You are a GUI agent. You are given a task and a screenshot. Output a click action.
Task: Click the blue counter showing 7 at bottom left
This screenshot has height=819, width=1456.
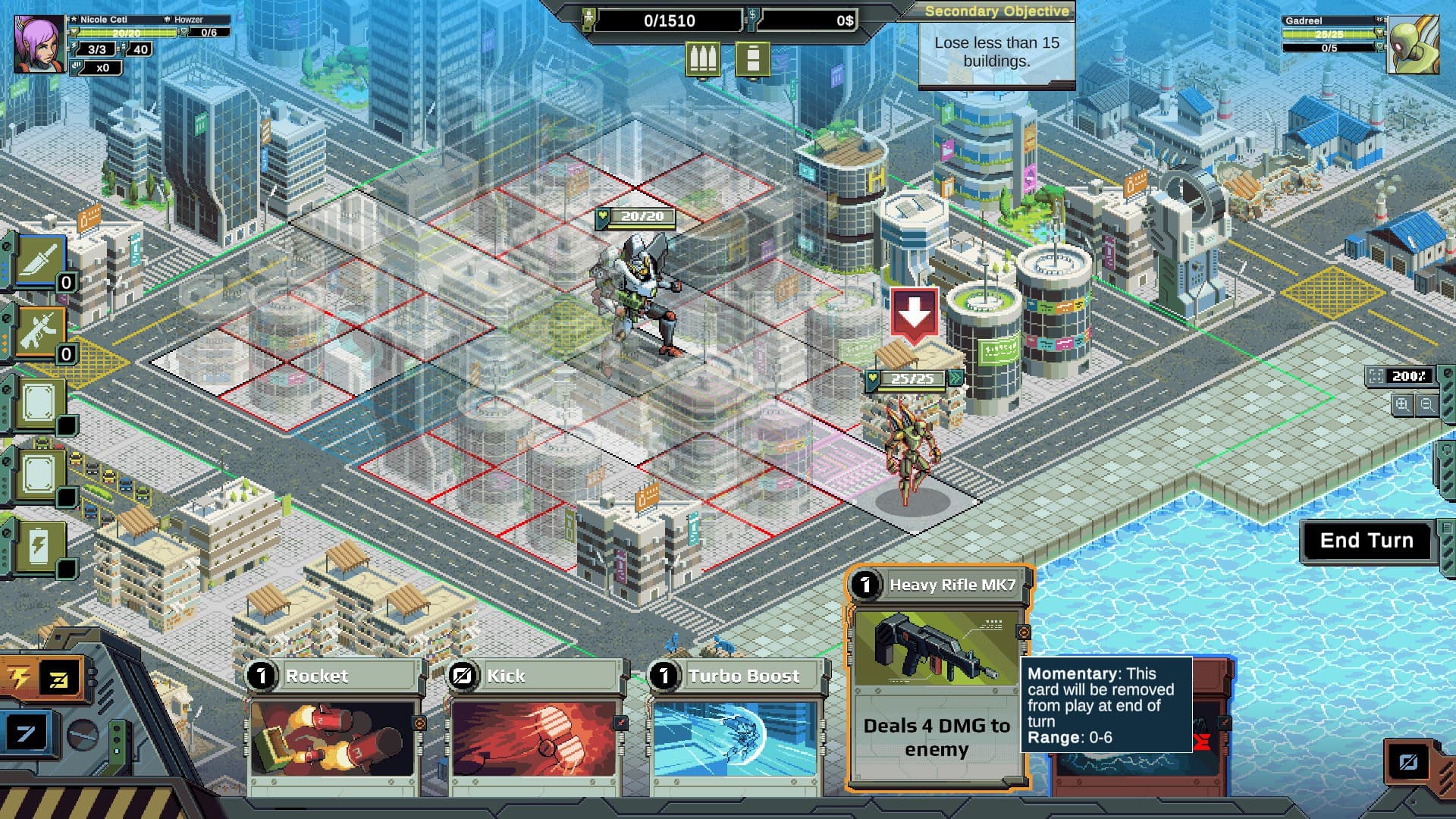26,734
